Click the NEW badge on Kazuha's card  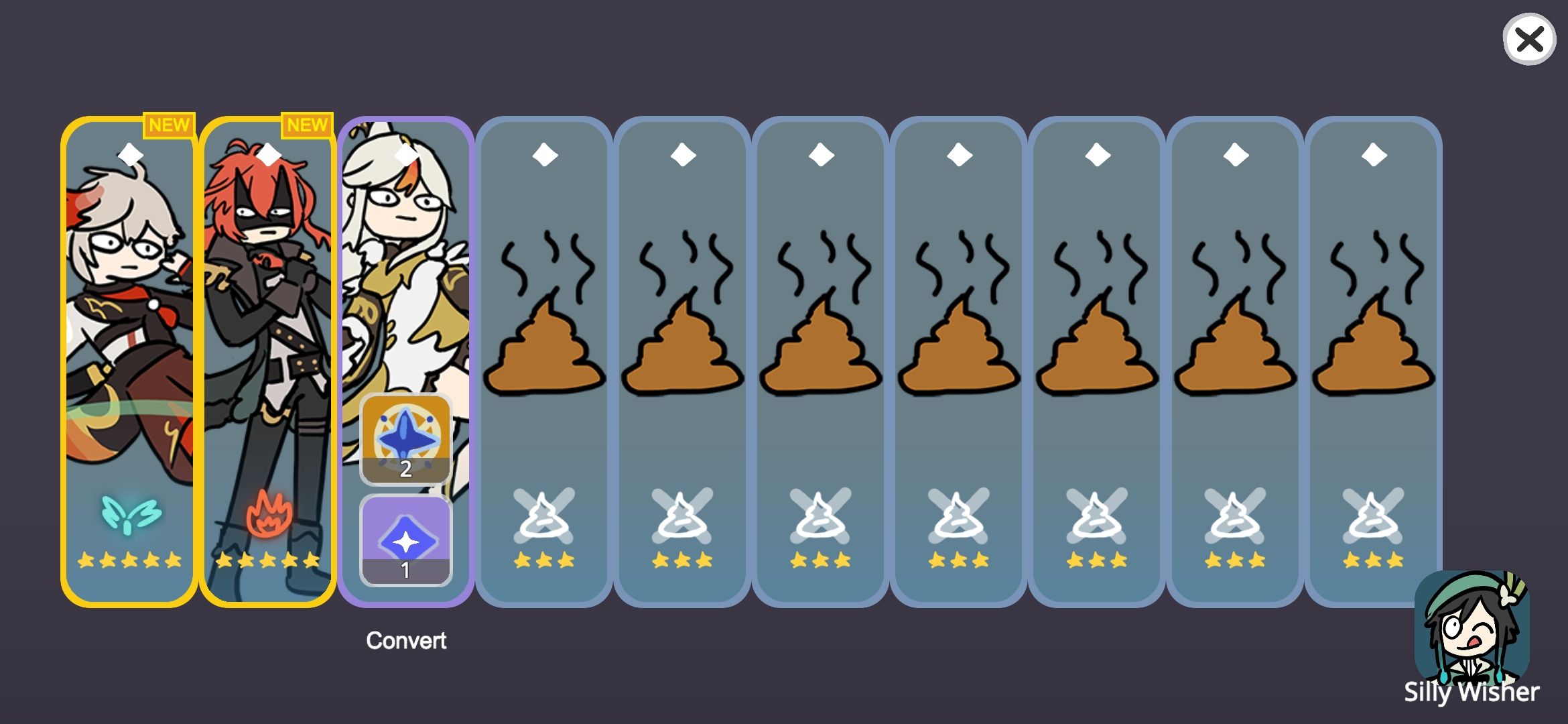[168, 123]
